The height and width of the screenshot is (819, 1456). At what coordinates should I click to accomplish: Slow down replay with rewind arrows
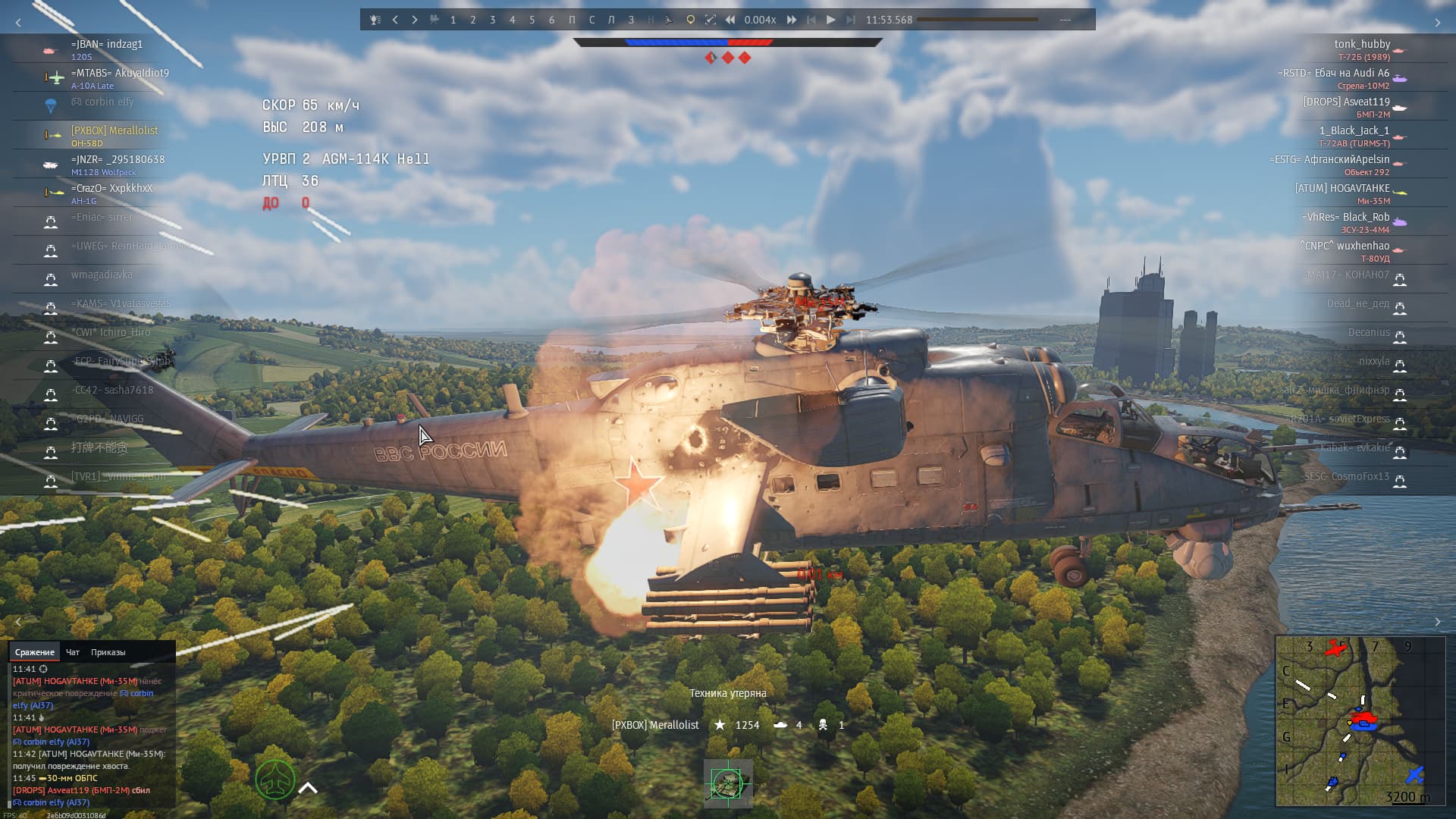tap(730, 20)
